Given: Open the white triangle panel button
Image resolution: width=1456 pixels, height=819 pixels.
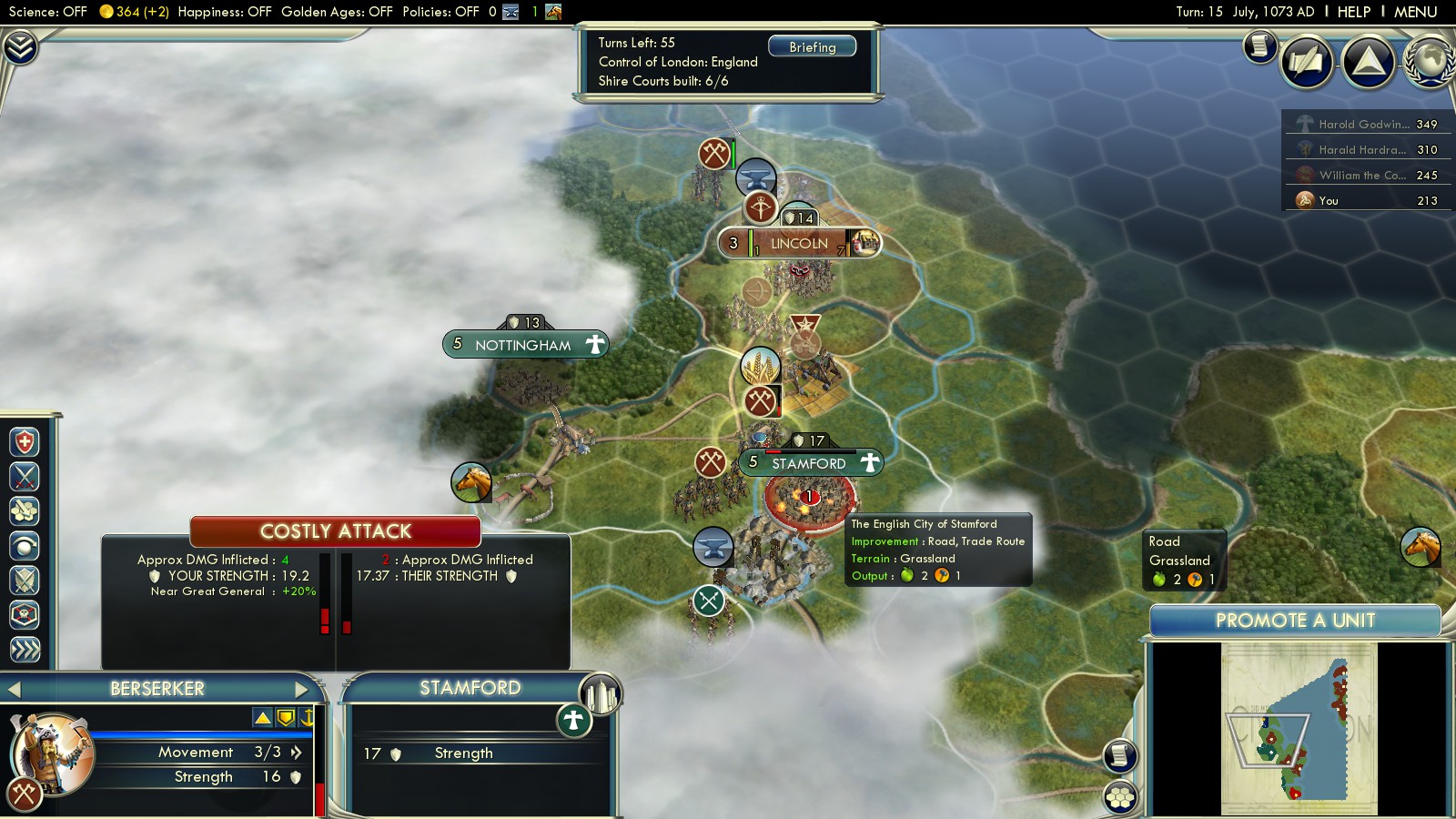Looking at the screenshot, I should [1368, 61].
